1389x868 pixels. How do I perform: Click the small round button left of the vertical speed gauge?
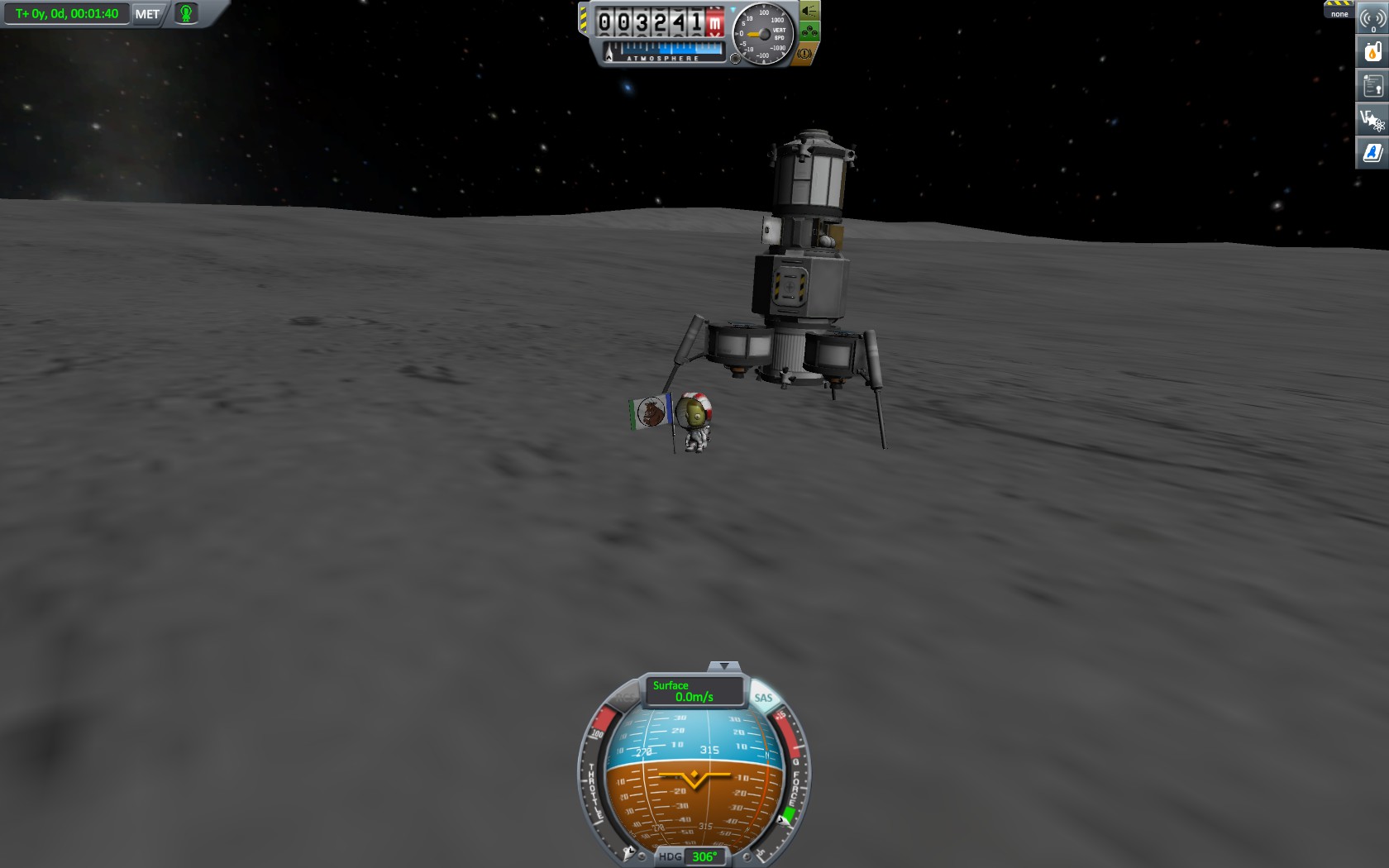click(736, 58)
